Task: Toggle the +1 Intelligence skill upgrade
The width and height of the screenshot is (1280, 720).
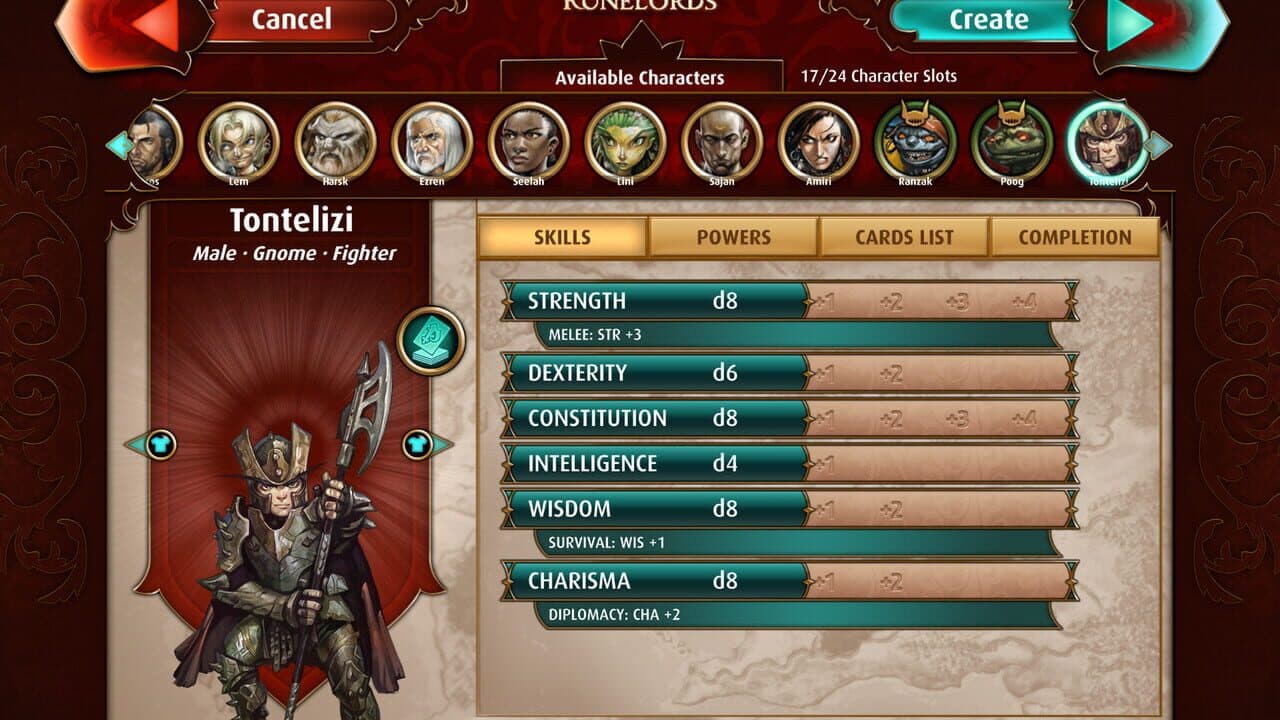Action: click(x=825, y=462)
